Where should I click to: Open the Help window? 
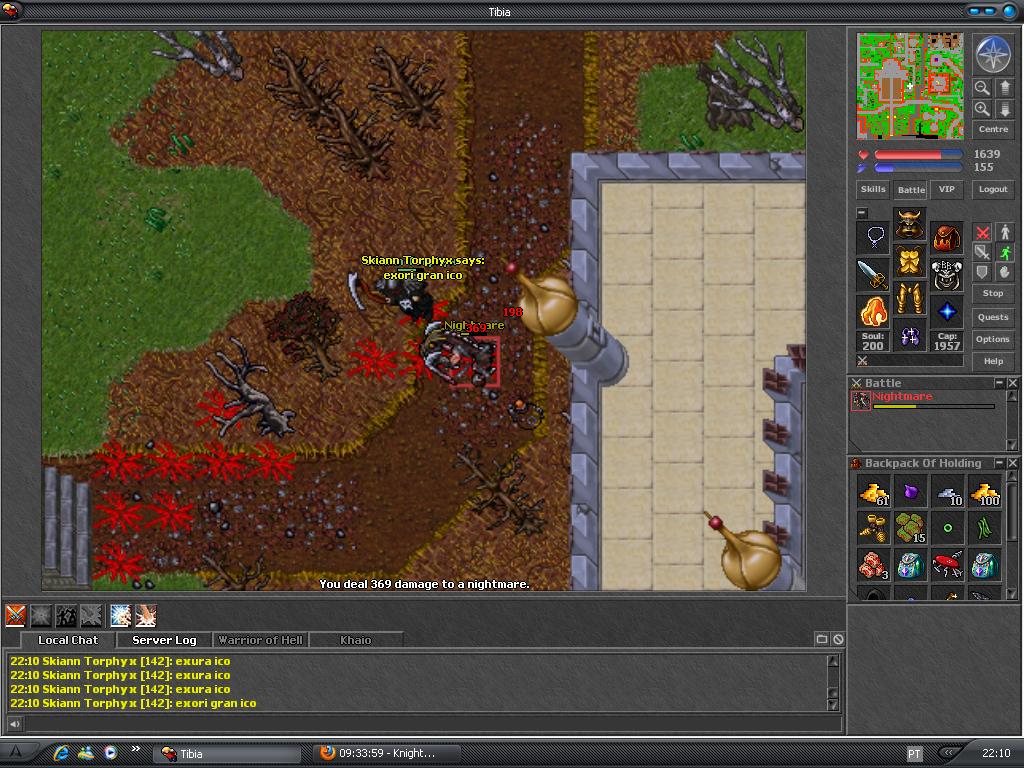point(993,361)
